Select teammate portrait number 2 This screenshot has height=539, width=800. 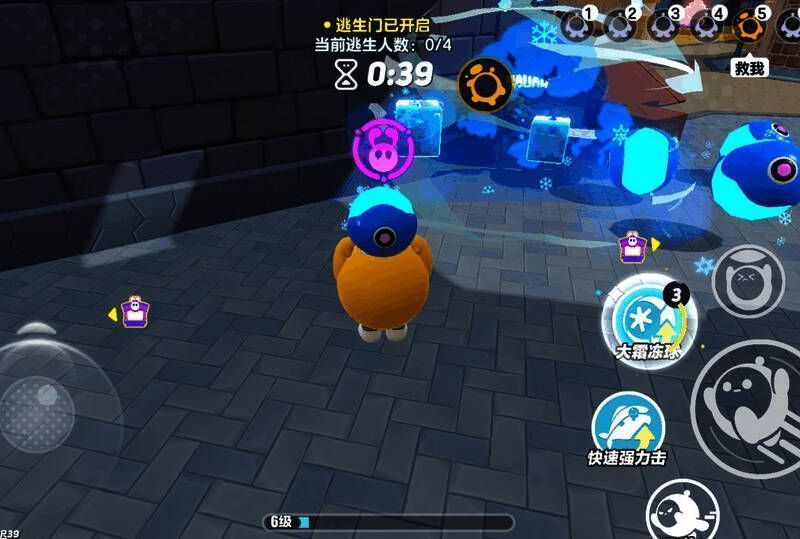pos(620,25)
